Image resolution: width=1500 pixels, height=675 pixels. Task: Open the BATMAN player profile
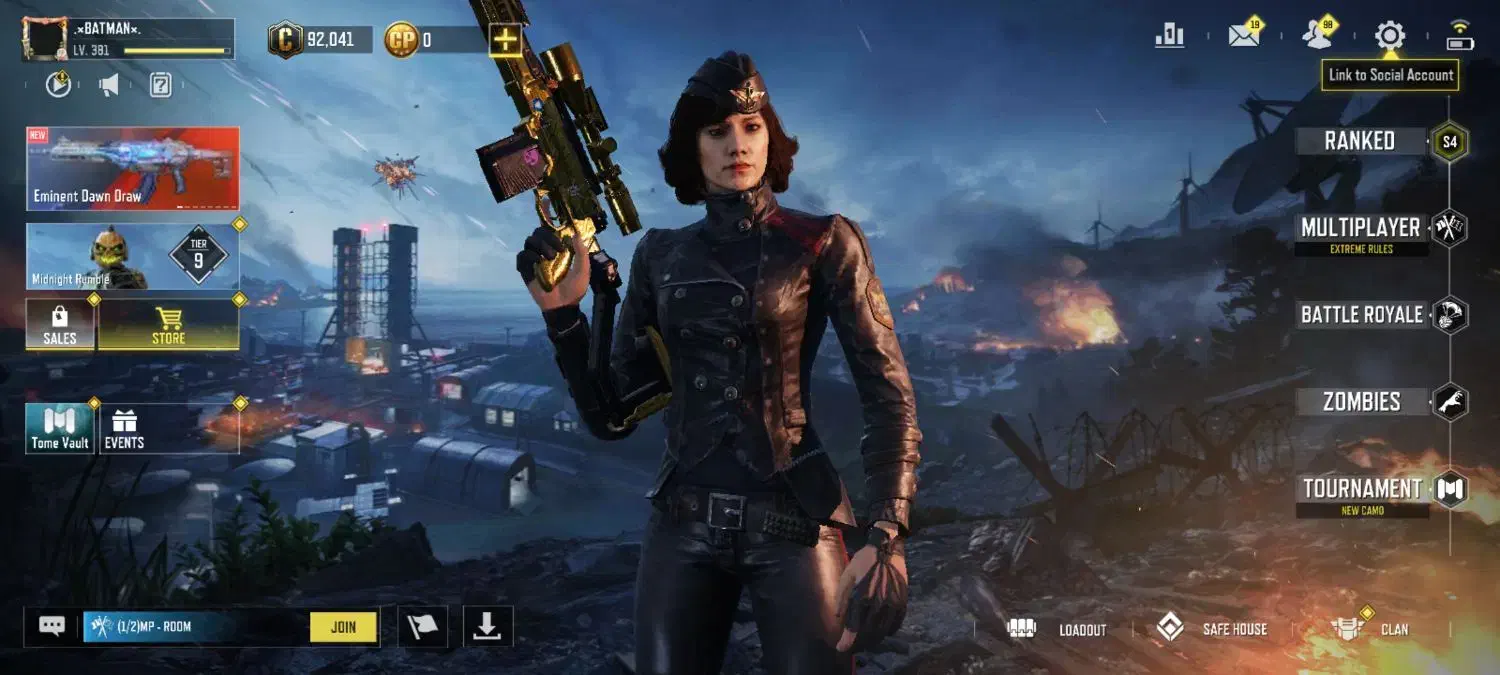coord(128,39)
